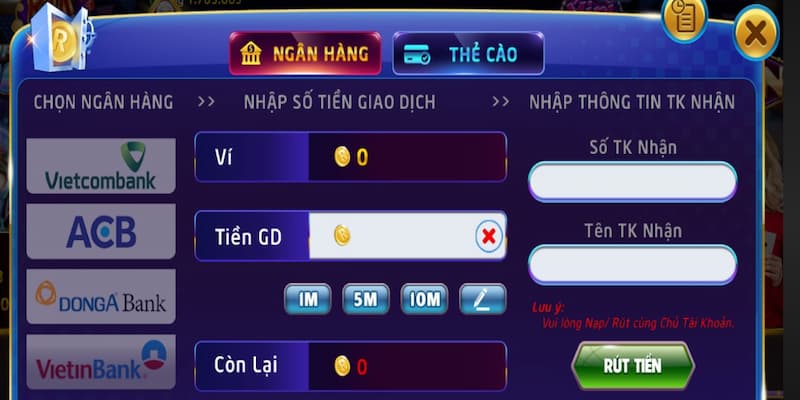Clear the transaction amount with red X
The image size is (800, 400).
[488, 236]
